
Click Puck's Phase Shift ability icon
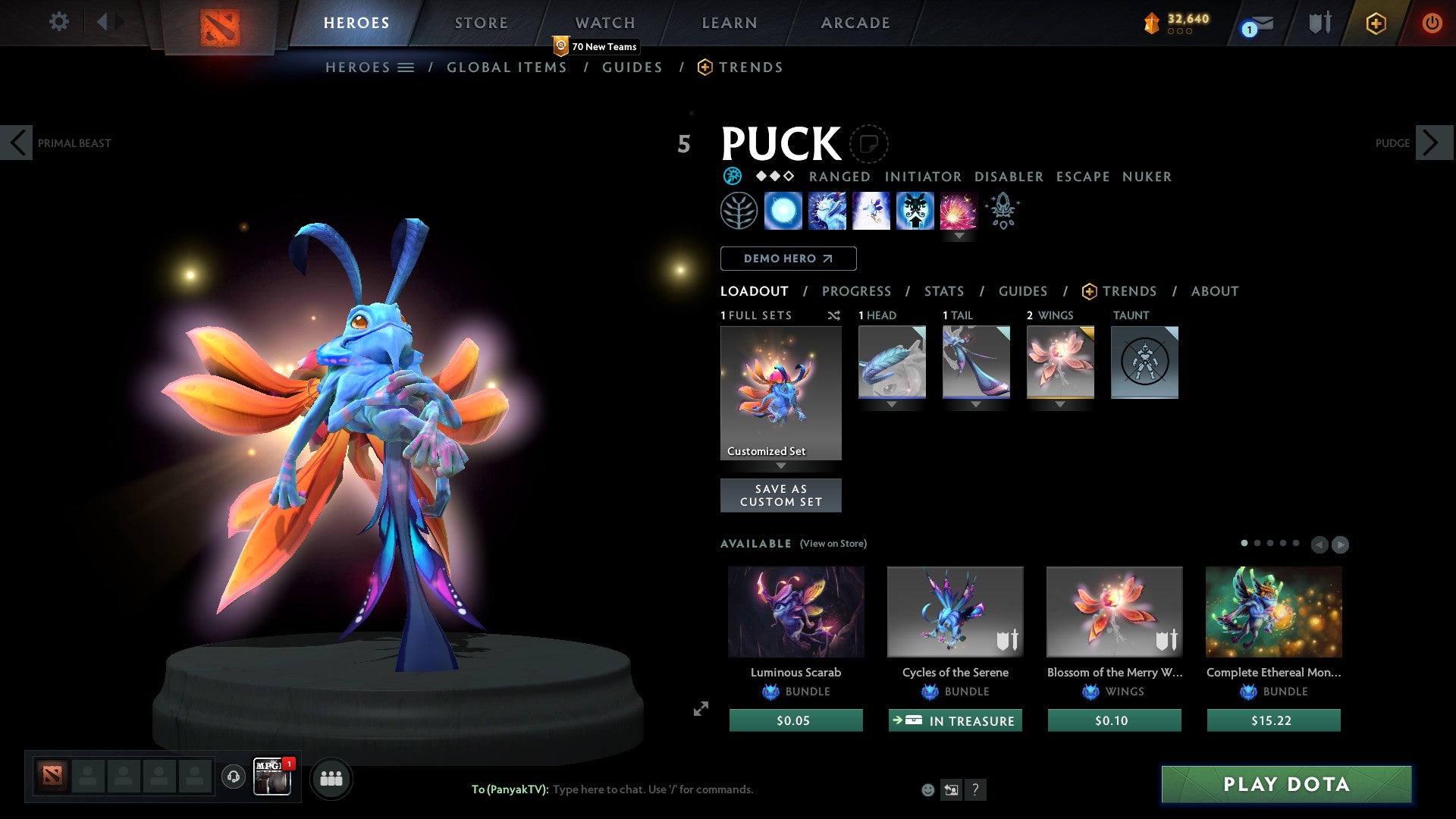[871, 211]
